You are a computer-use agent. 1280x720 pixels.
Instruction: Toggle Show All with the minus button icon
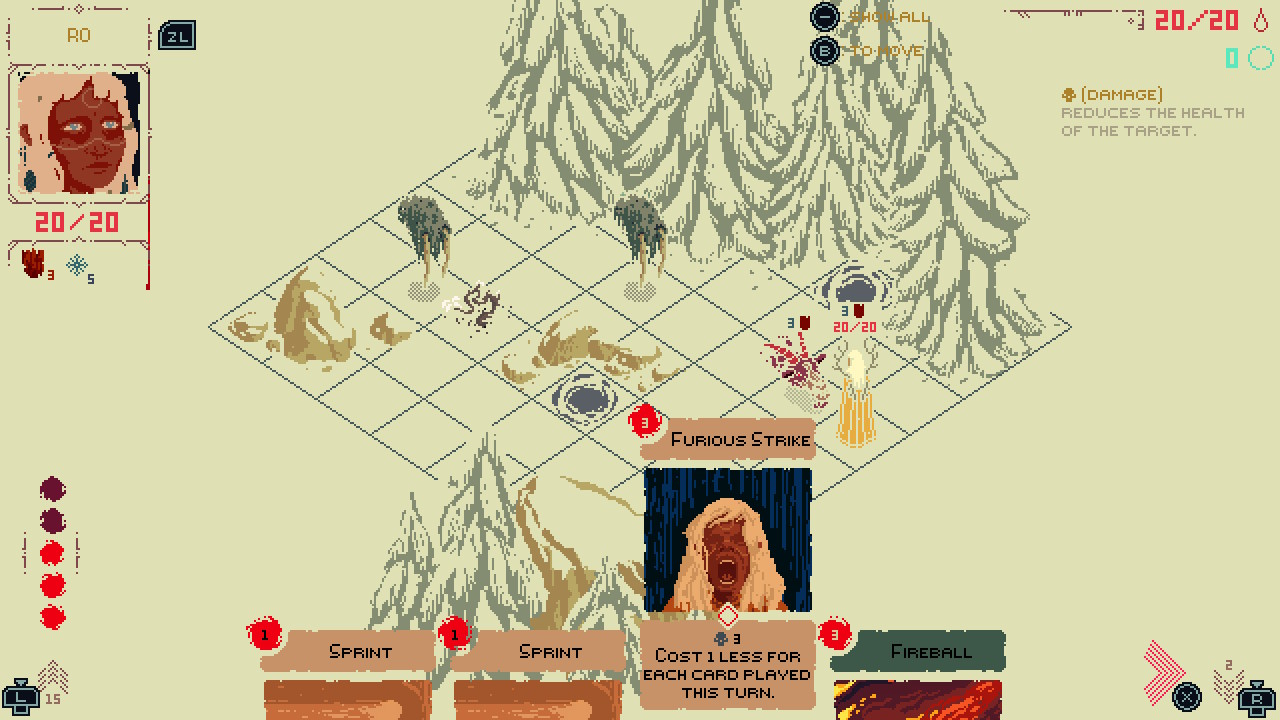(822, 17)
